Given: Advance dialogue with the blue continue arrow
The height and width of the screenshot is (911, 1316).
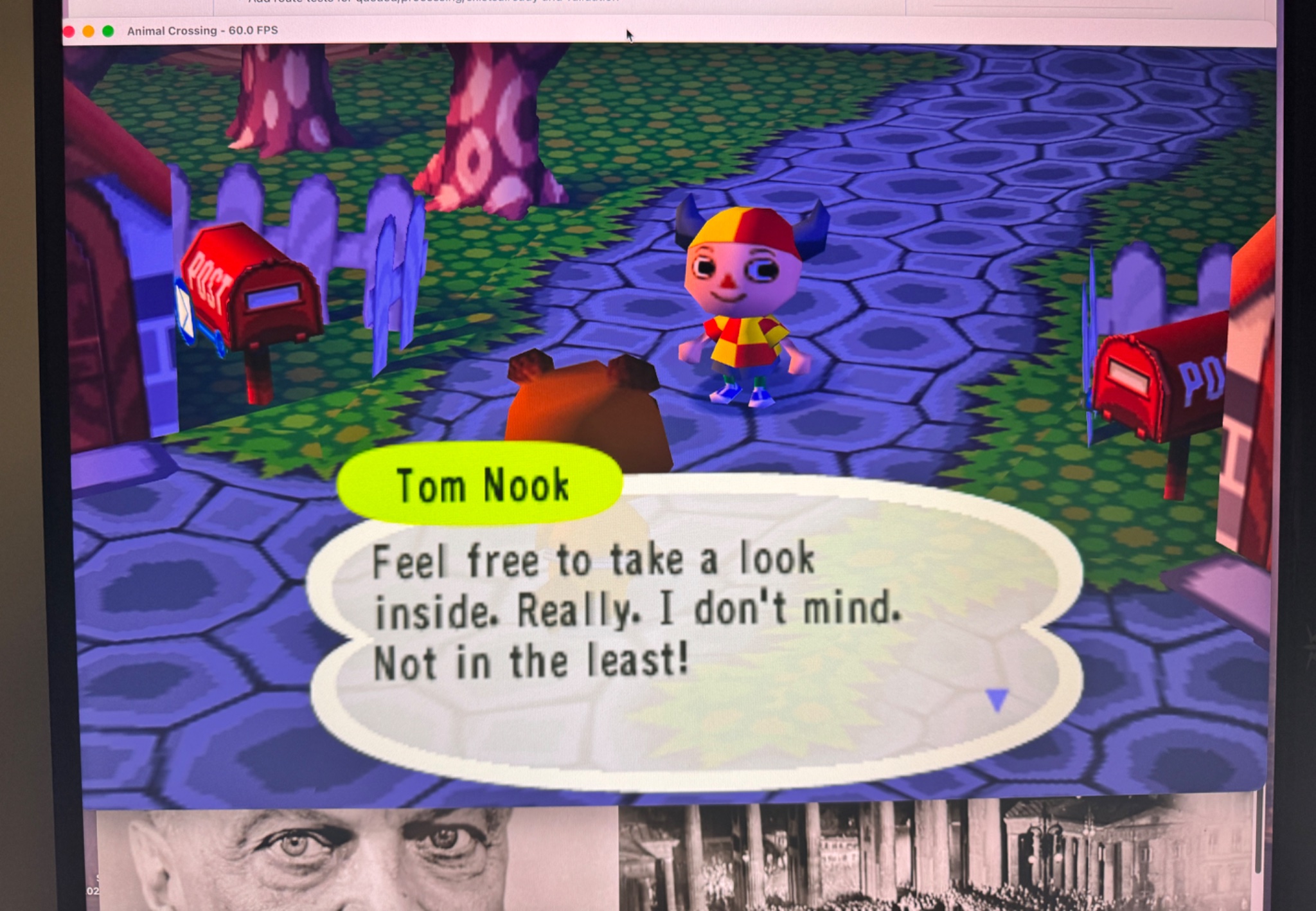Looking at the screenshot, I should [x=997, y=699].
